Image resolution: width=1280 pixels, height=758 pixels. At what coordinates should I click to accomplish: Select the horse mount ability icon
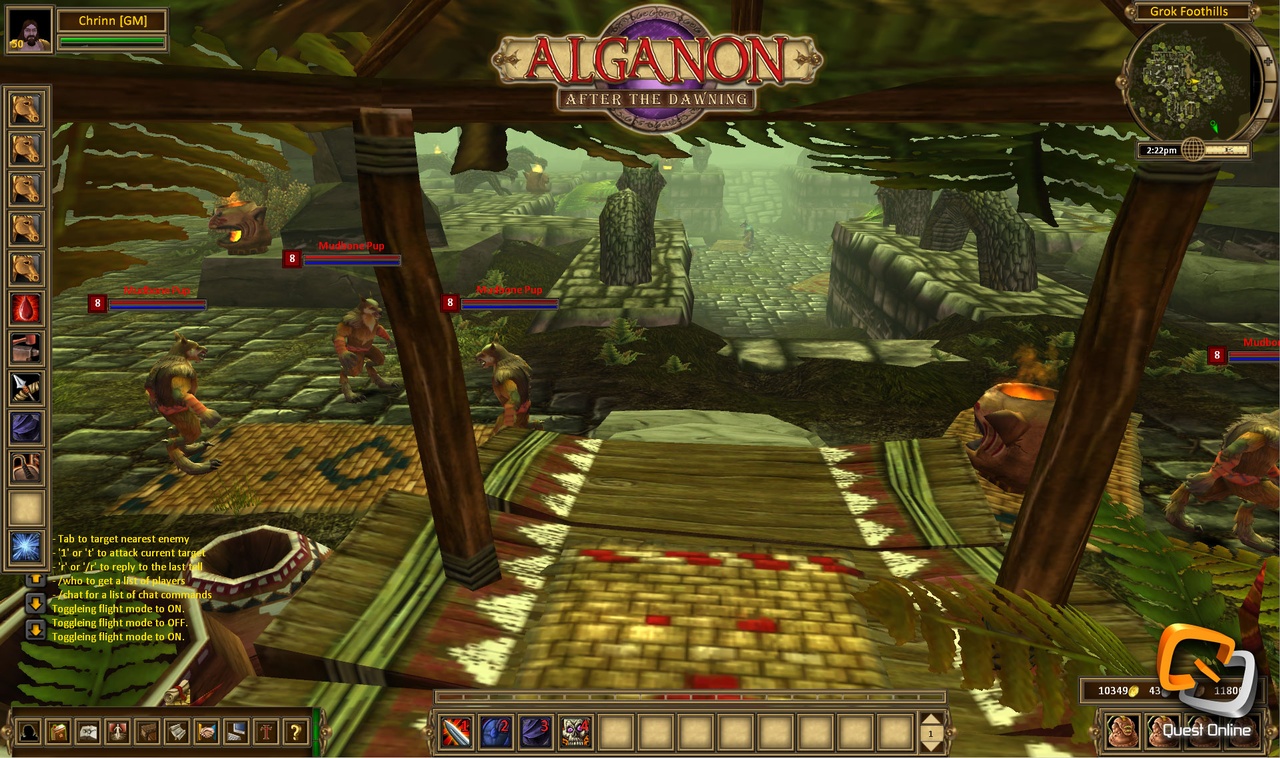point(26,110)
